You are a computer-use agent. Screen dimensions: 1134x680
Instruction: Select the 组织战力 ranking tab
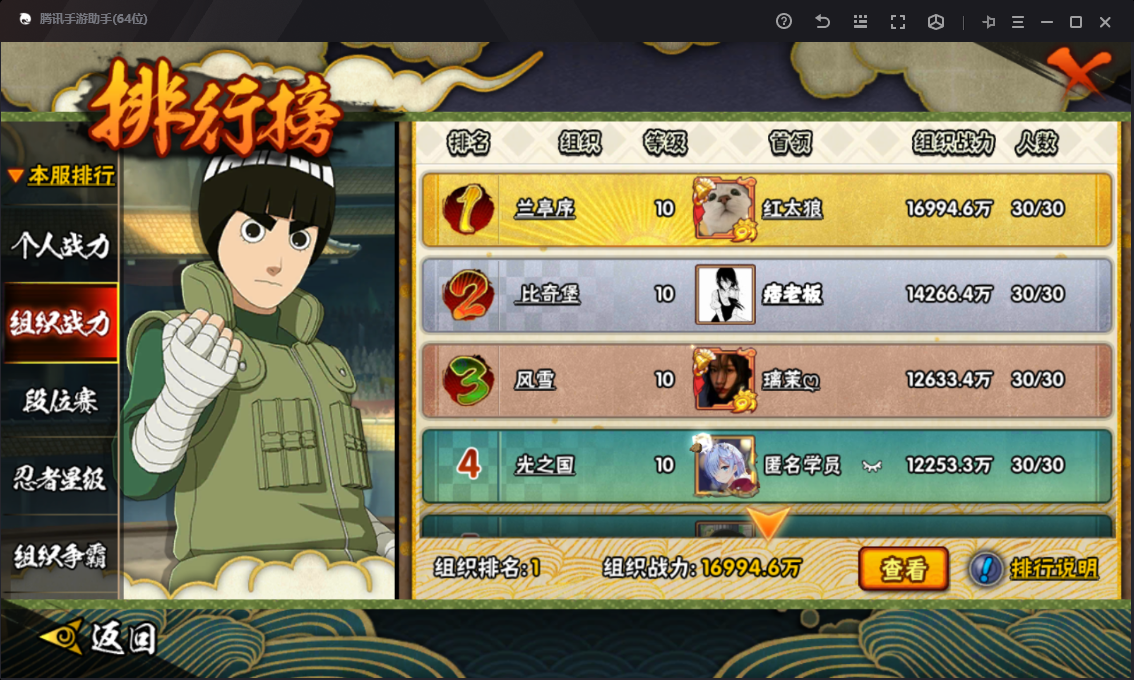(x=60, y=323)
